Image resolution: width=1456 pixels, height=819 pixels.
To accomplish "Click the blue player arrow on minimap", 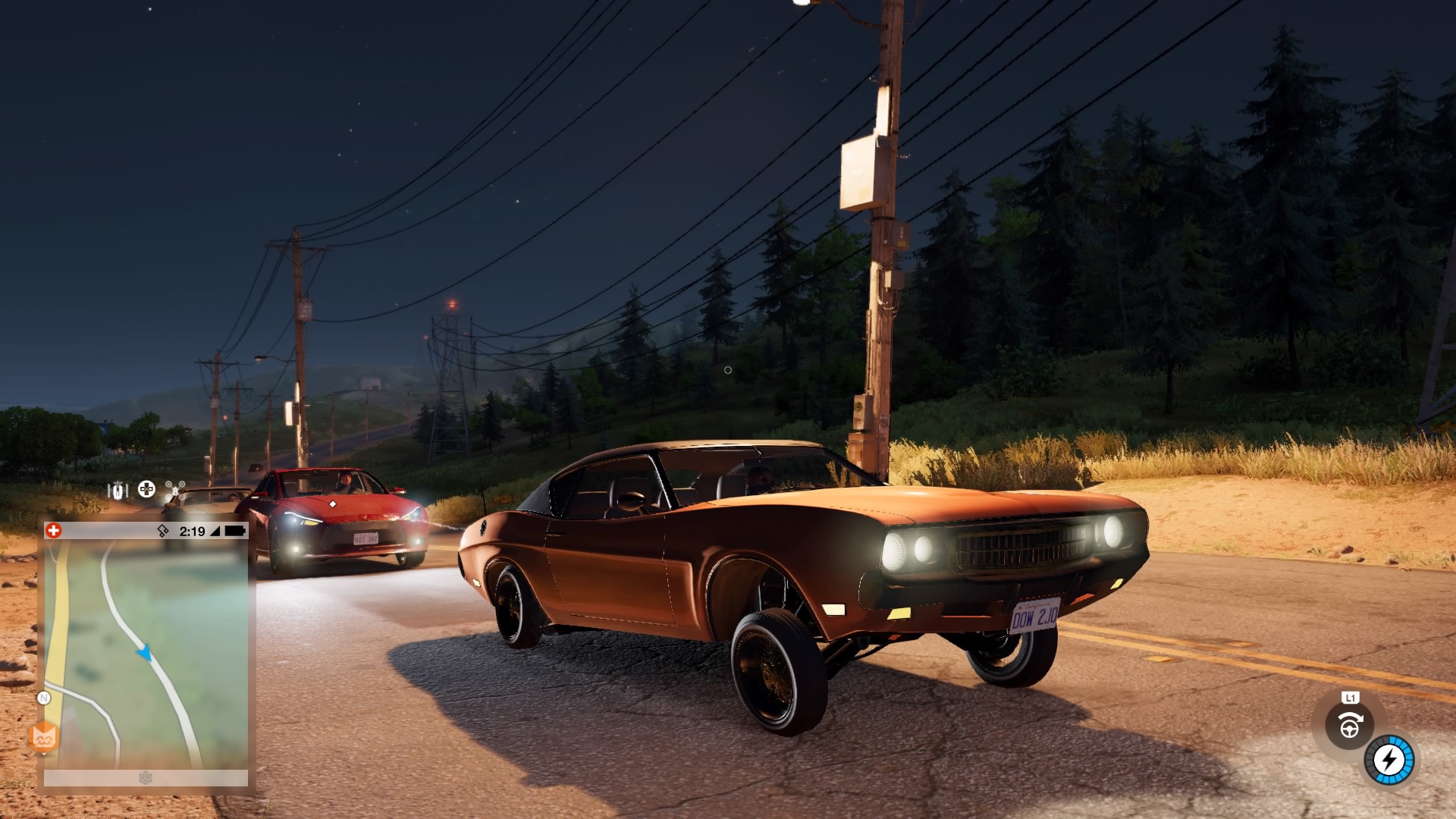I will pos(144,652).
